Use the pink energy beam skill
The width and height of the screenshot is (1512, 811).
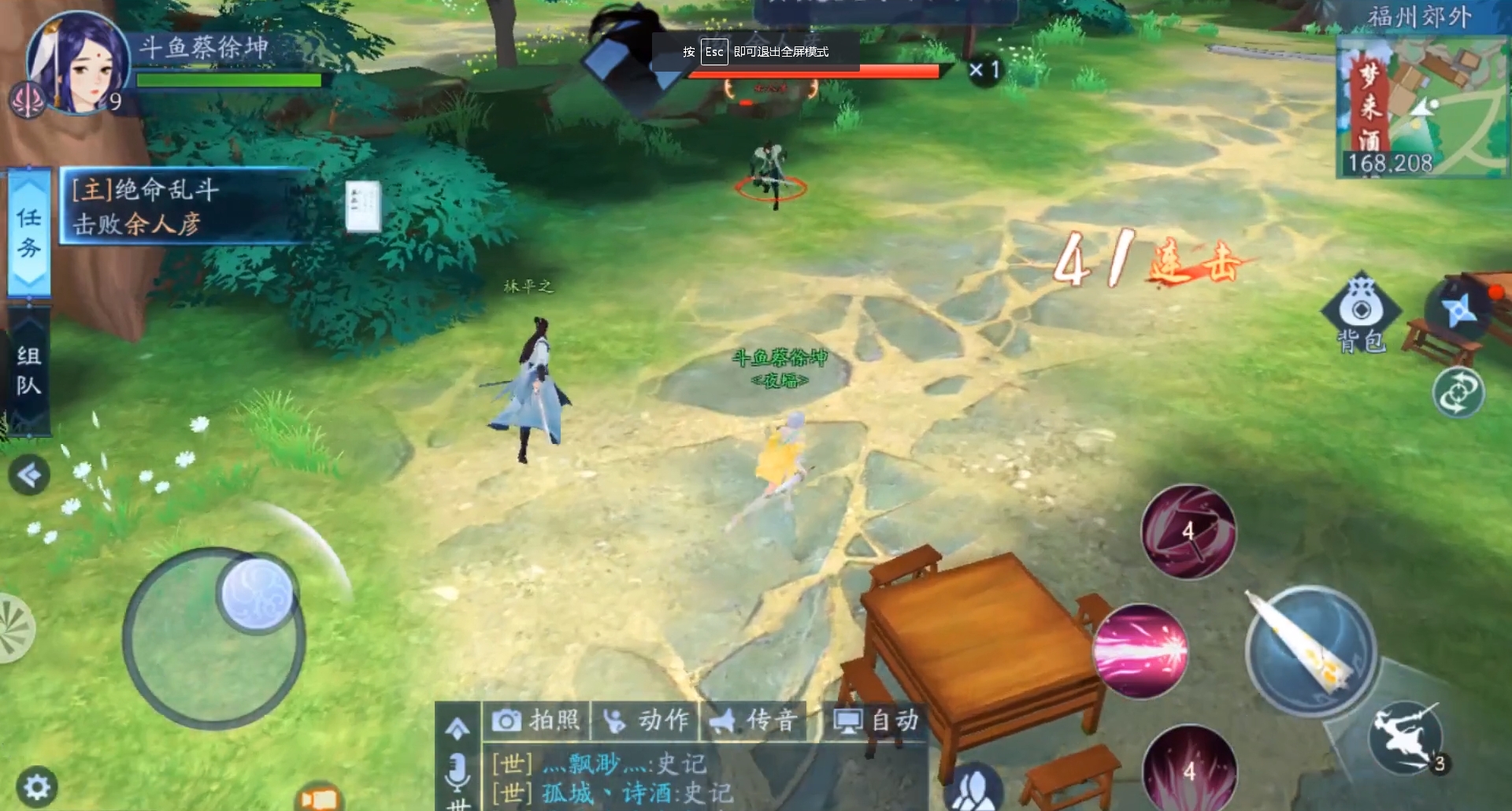click(1140, 650)
